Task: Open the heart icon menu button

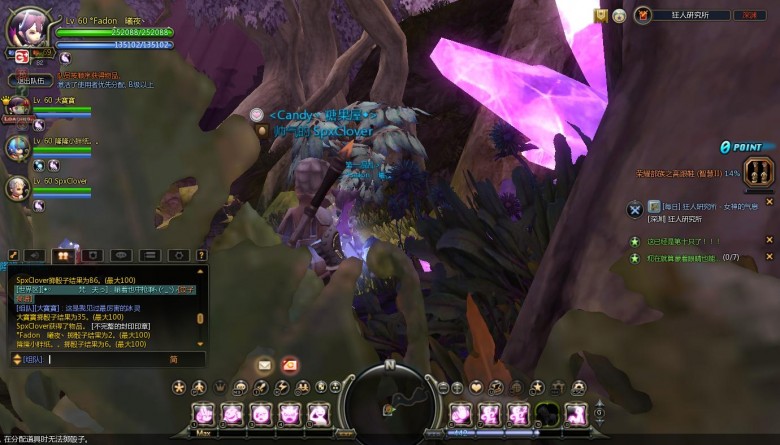Action: pos(476,387)
